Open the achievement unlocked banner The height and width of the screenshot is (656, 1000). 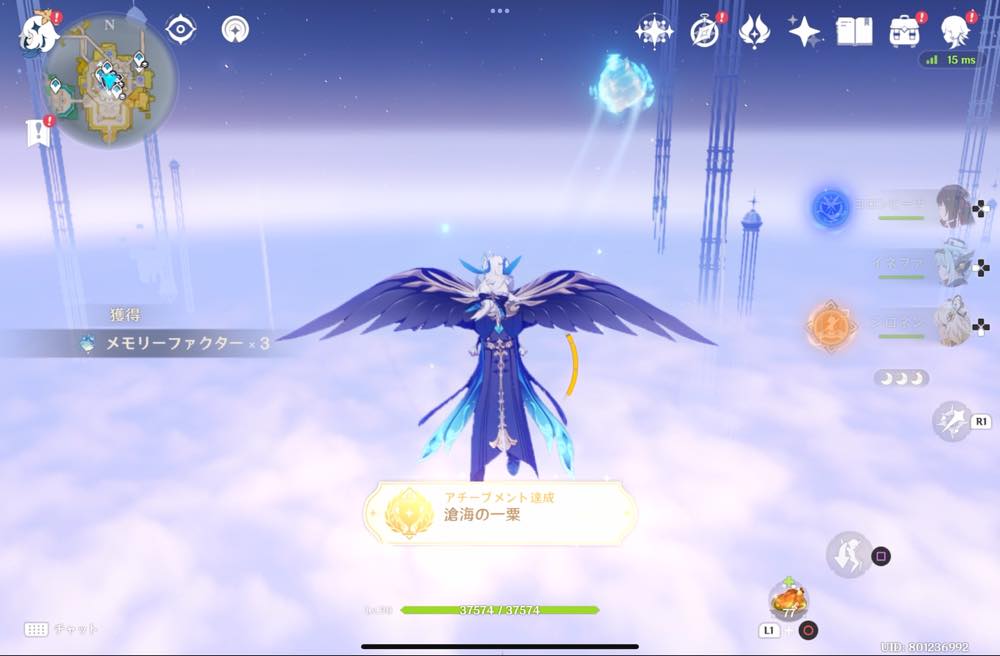coord(500,514)
